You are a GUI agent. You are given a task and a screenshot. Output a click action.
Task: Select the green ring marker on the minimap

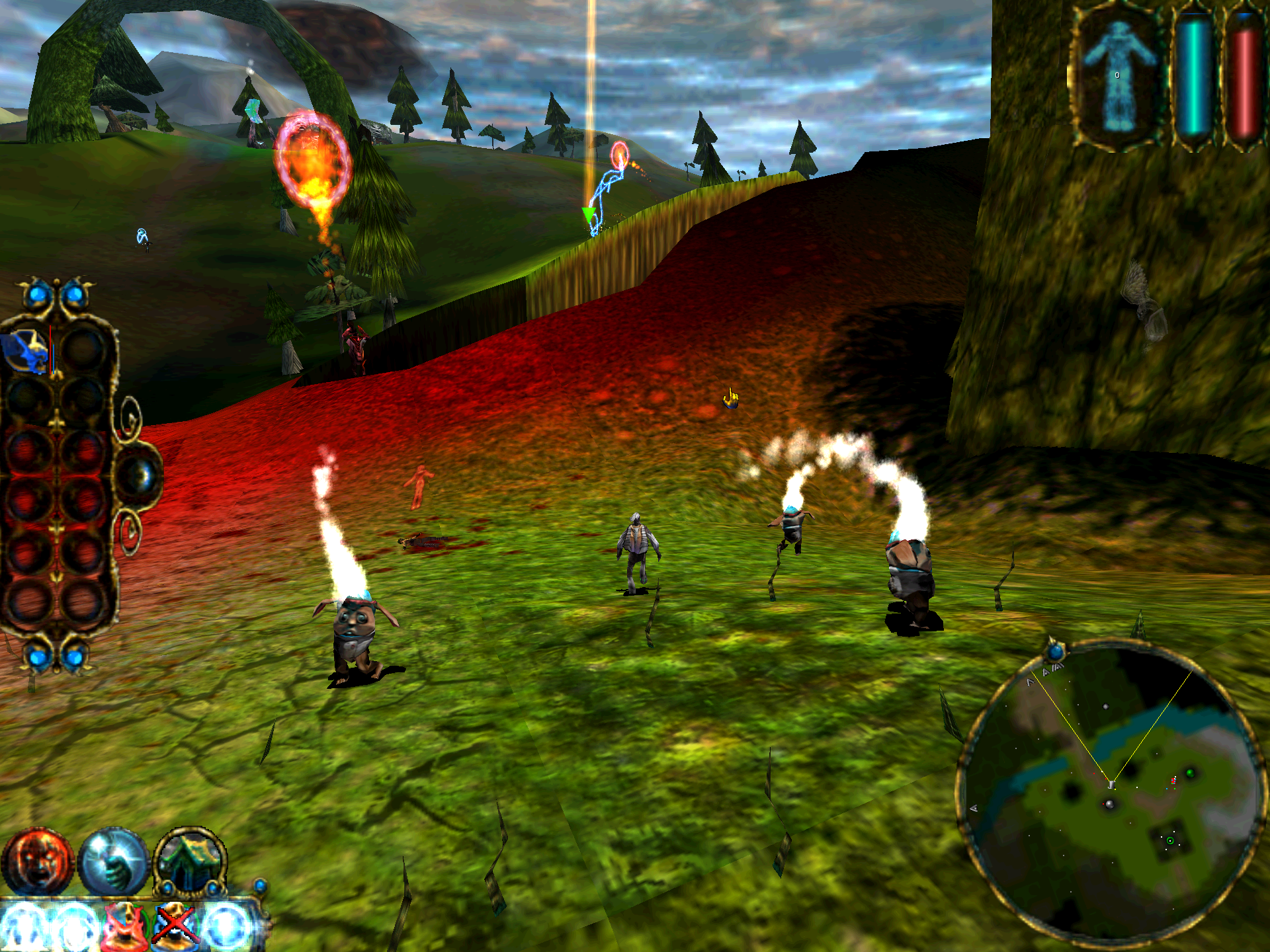pos(1170,841)
